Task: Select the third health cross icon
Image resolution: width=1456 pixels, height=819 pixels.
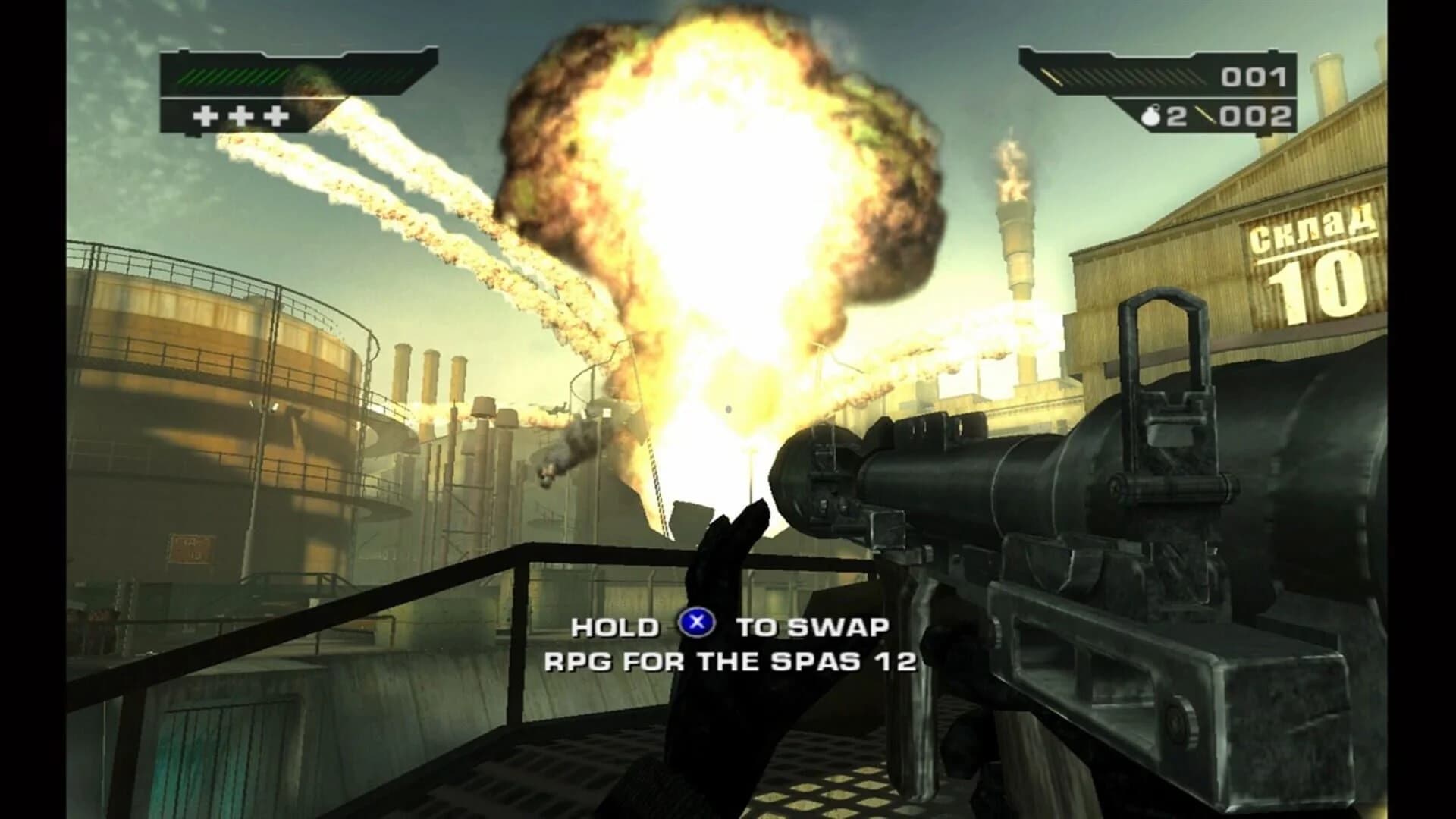Action: point(277,115)
